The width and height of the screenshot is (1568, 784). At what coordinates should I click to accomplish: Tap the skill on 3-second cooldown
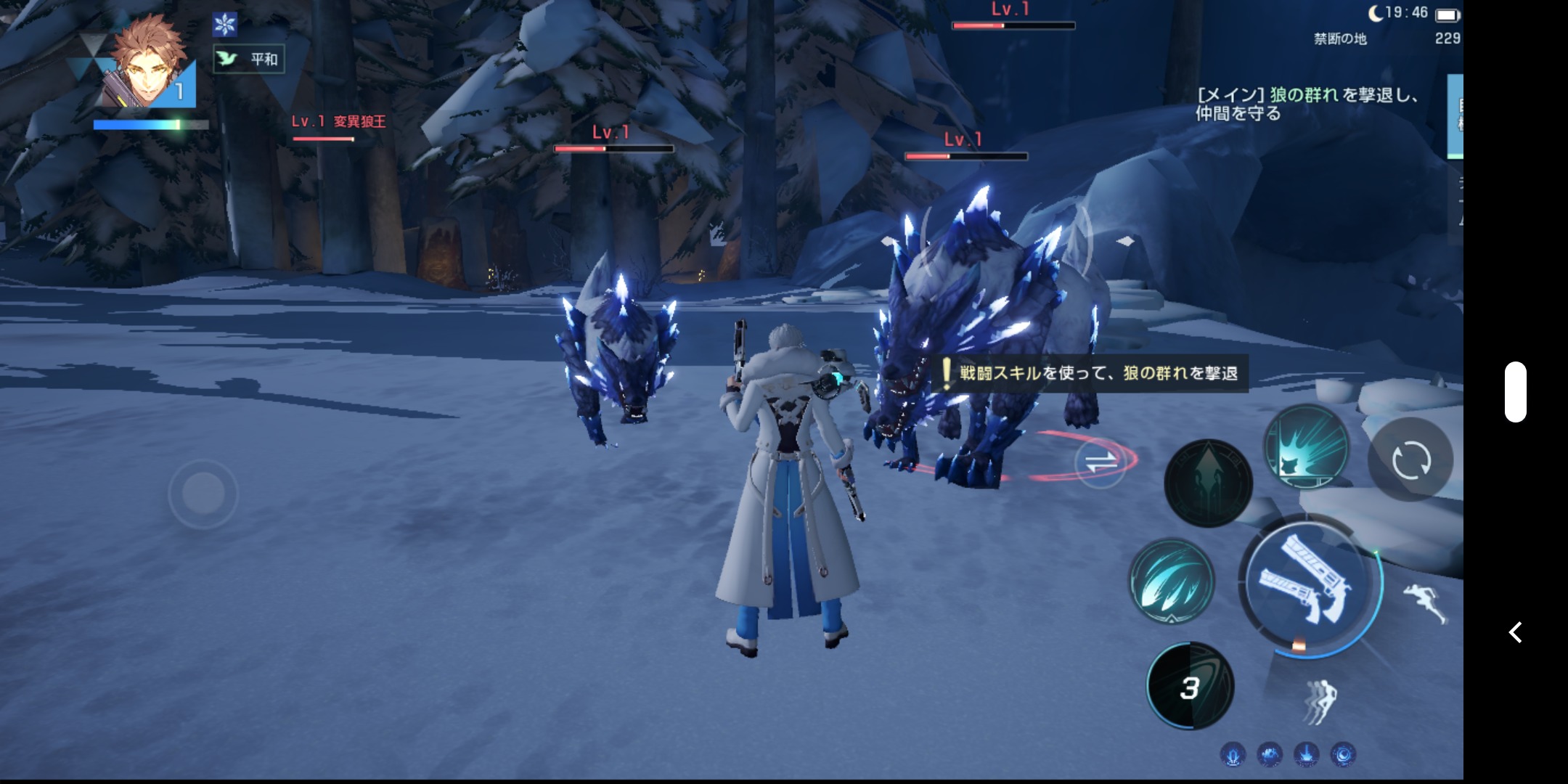click(x=1190, y=686)
